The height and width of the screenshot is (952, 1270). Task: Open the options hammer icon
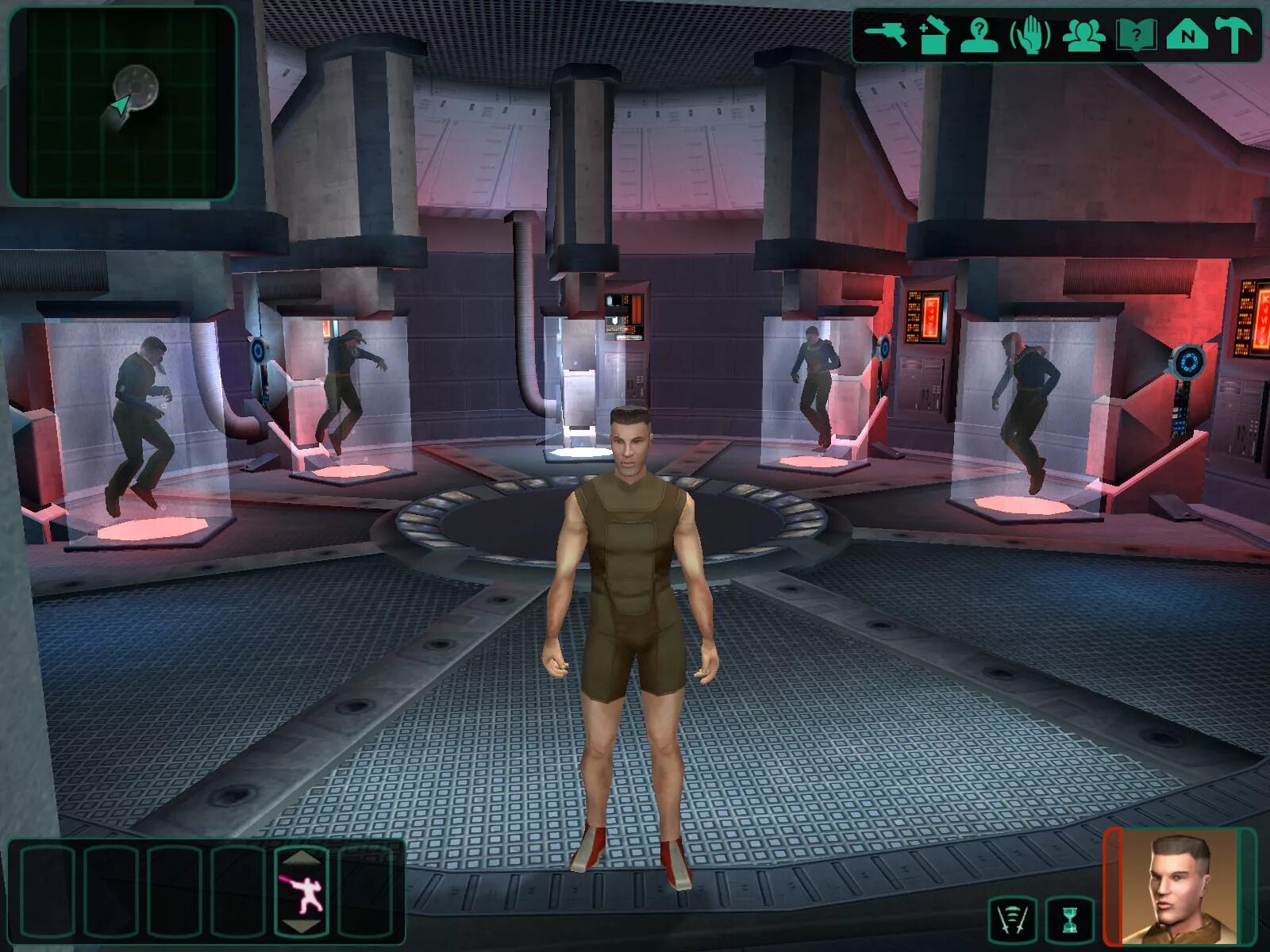click(x=1233, y=36)
